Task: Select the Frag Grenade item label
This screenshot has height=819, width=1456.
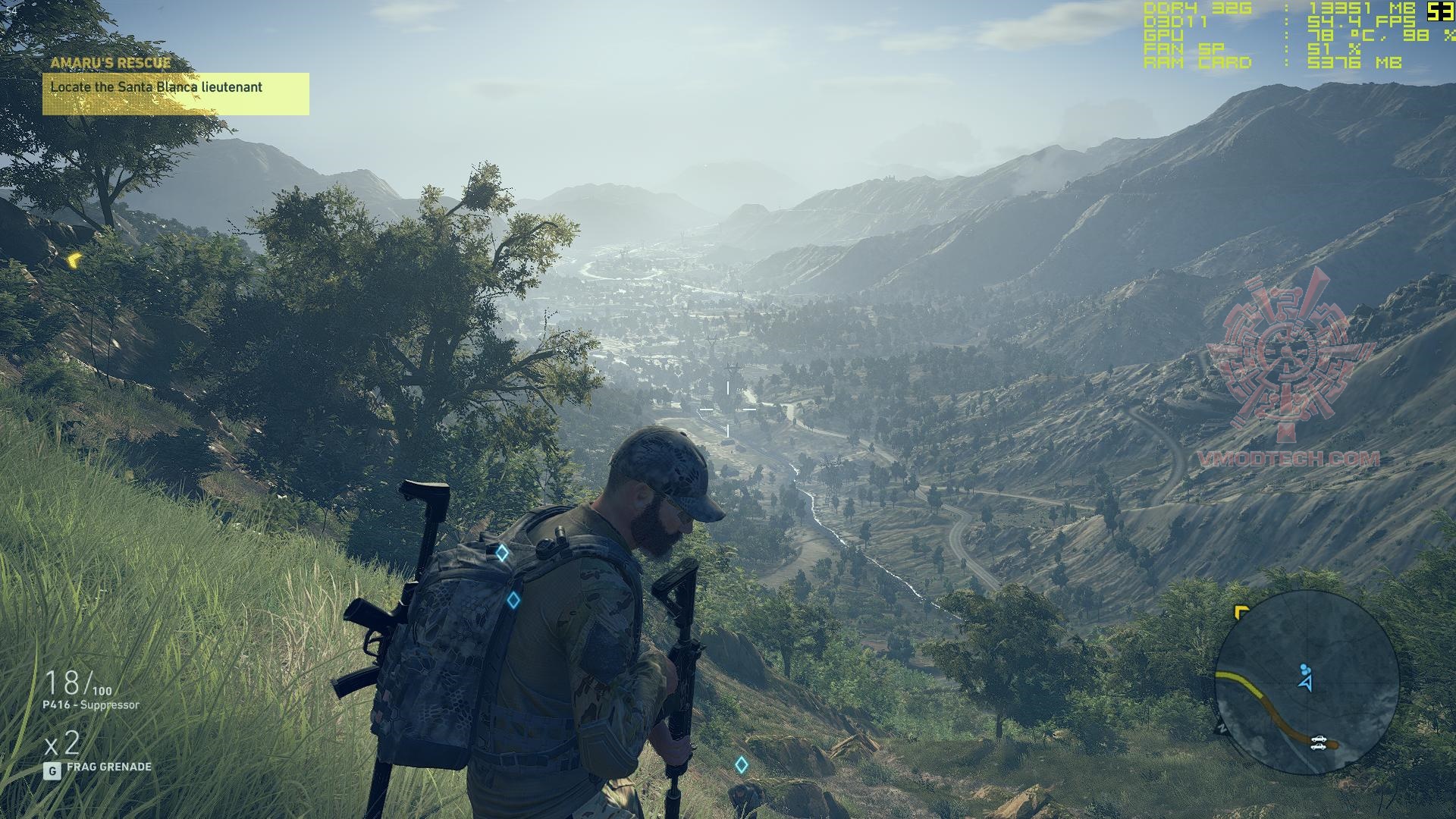Action: 108,767
